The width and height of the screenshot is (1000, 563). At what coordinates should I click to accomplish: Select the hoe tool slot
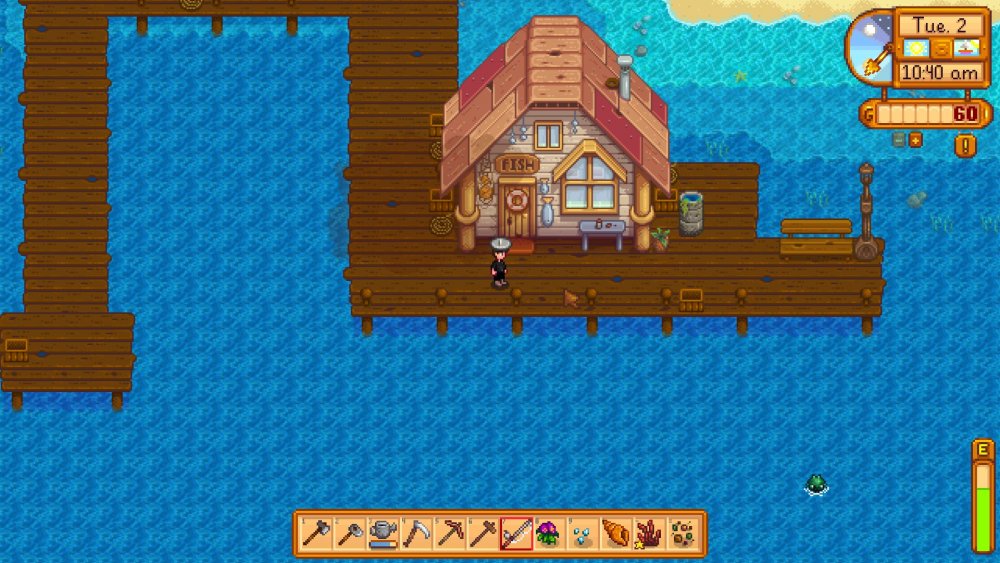click(x=348, y=534)
